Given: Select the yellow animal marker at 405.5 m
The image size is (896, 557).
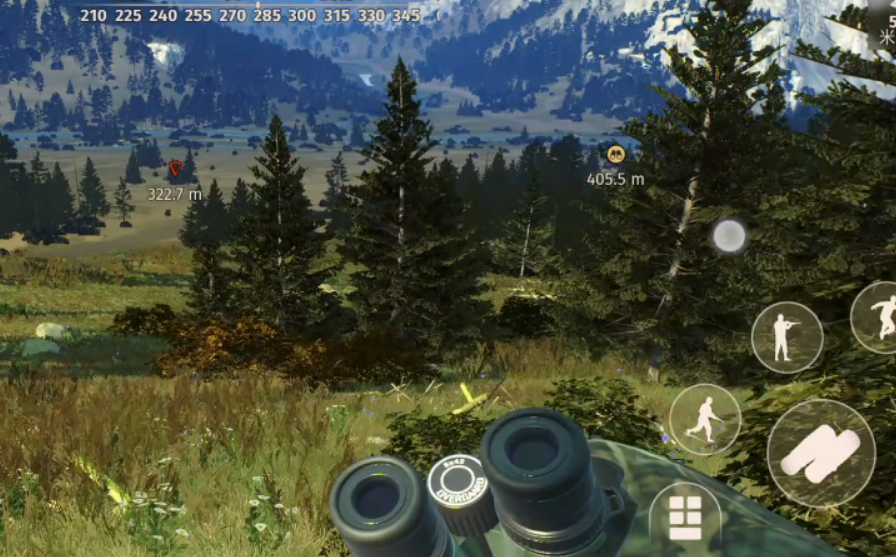Looking at the screenshot, I should tap(615, 154).
